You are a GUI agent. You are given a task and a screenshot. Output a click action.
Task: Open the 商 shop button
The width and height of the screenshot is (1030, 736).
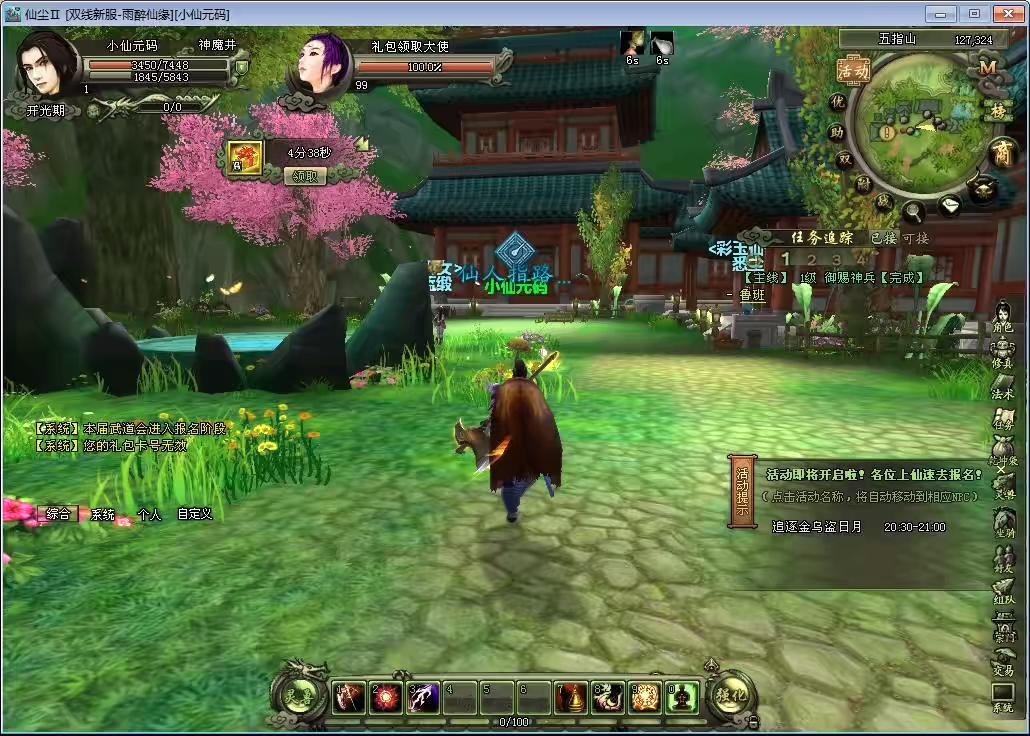tap(1003, 153)
